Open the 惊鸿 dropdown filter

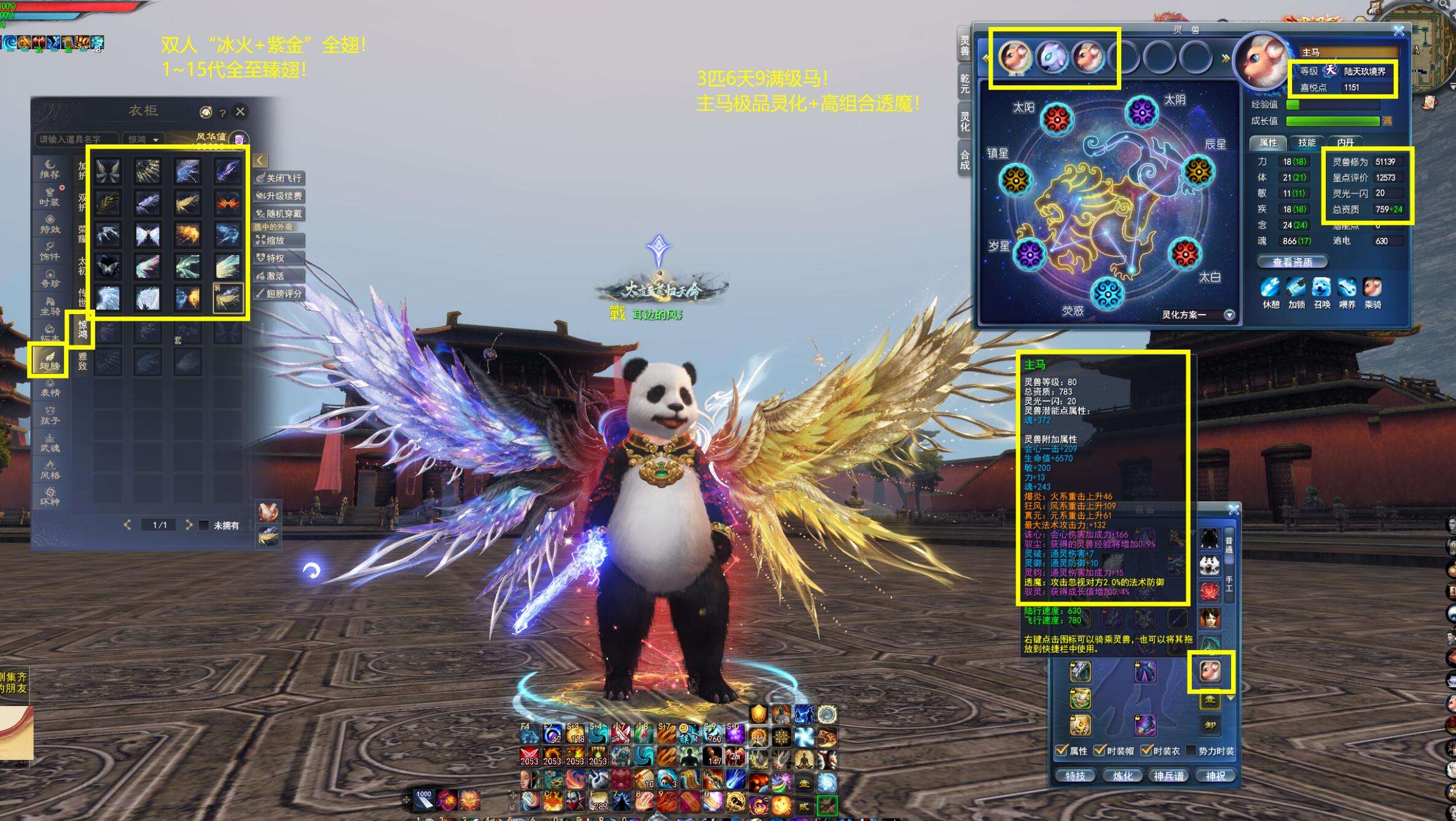click(143, 139)
